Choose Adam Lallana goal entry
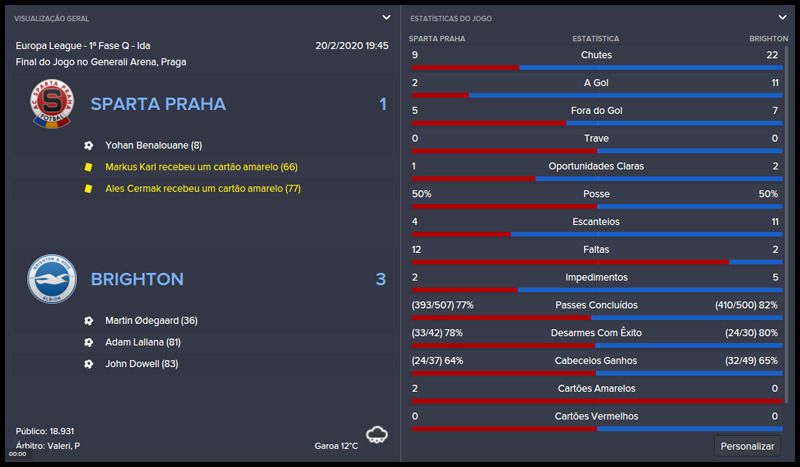 tap(144, 342)
